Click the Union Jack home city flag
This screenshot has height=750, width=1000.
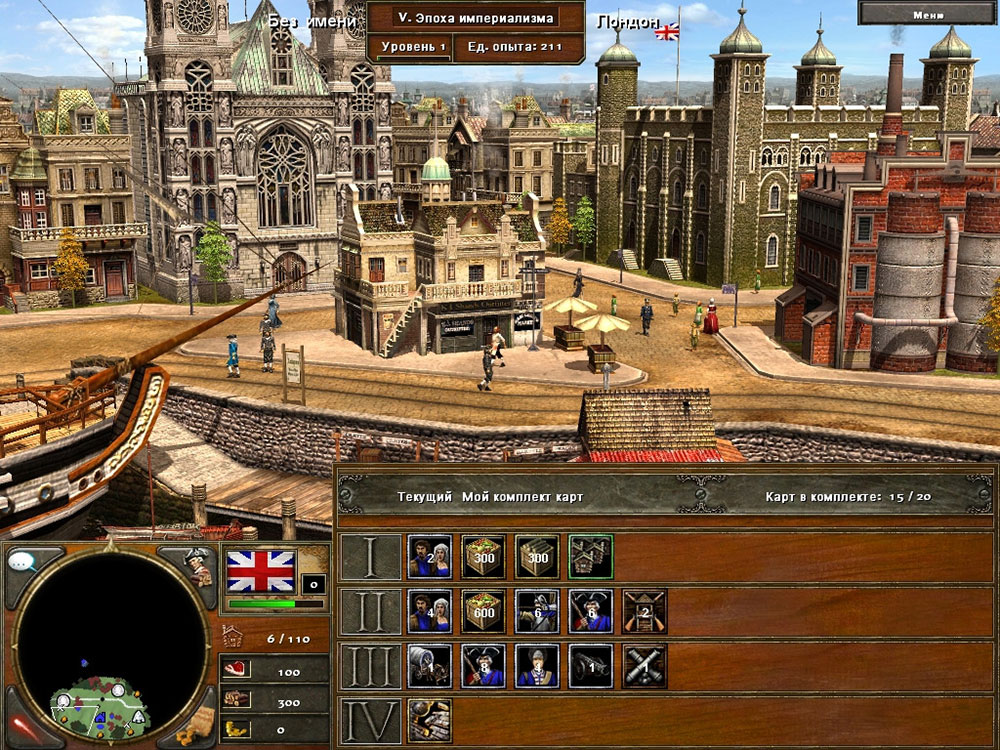pos(261,572)
